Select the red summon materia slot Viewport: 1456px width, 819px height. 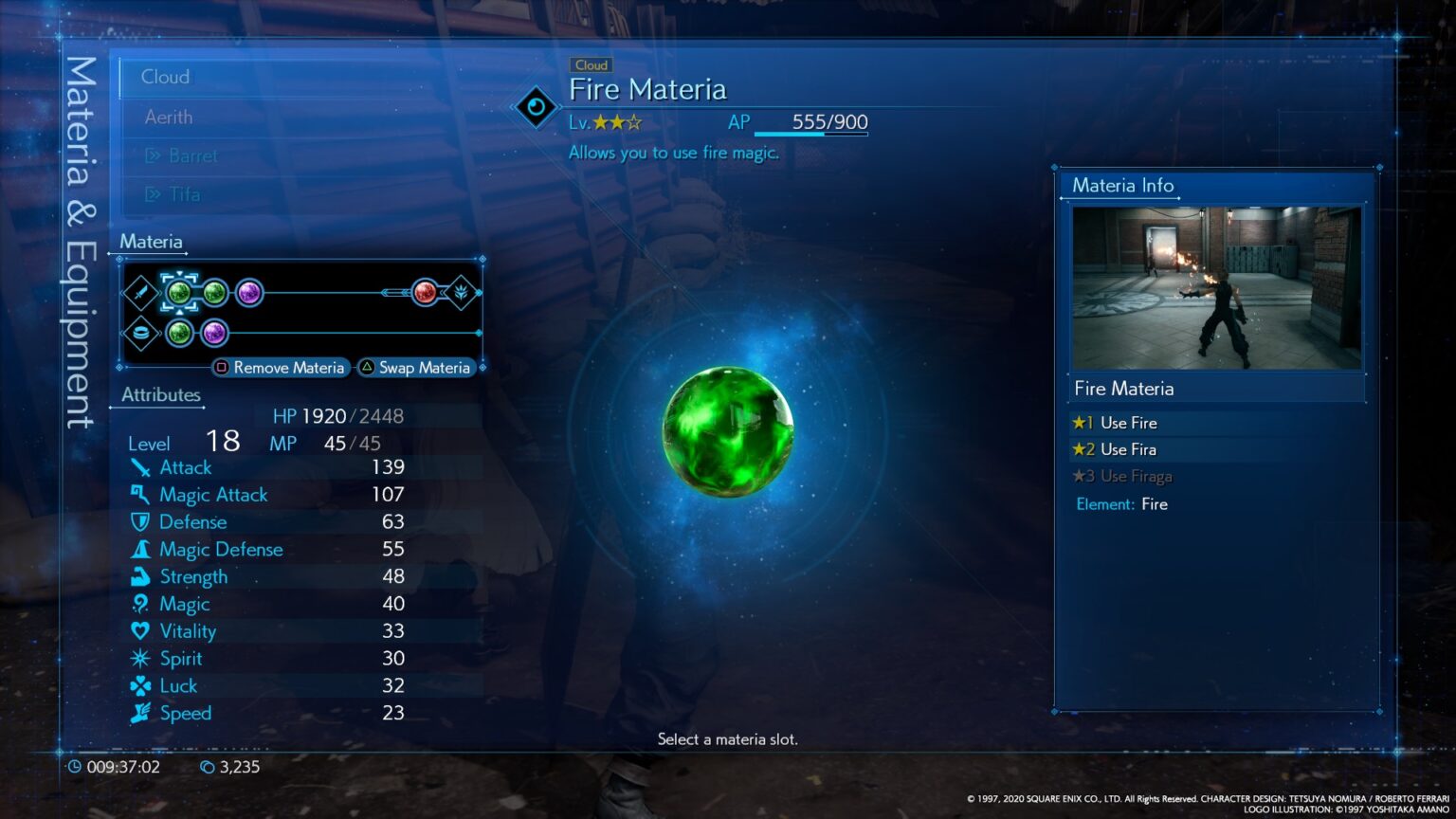[x=426, y=293]
